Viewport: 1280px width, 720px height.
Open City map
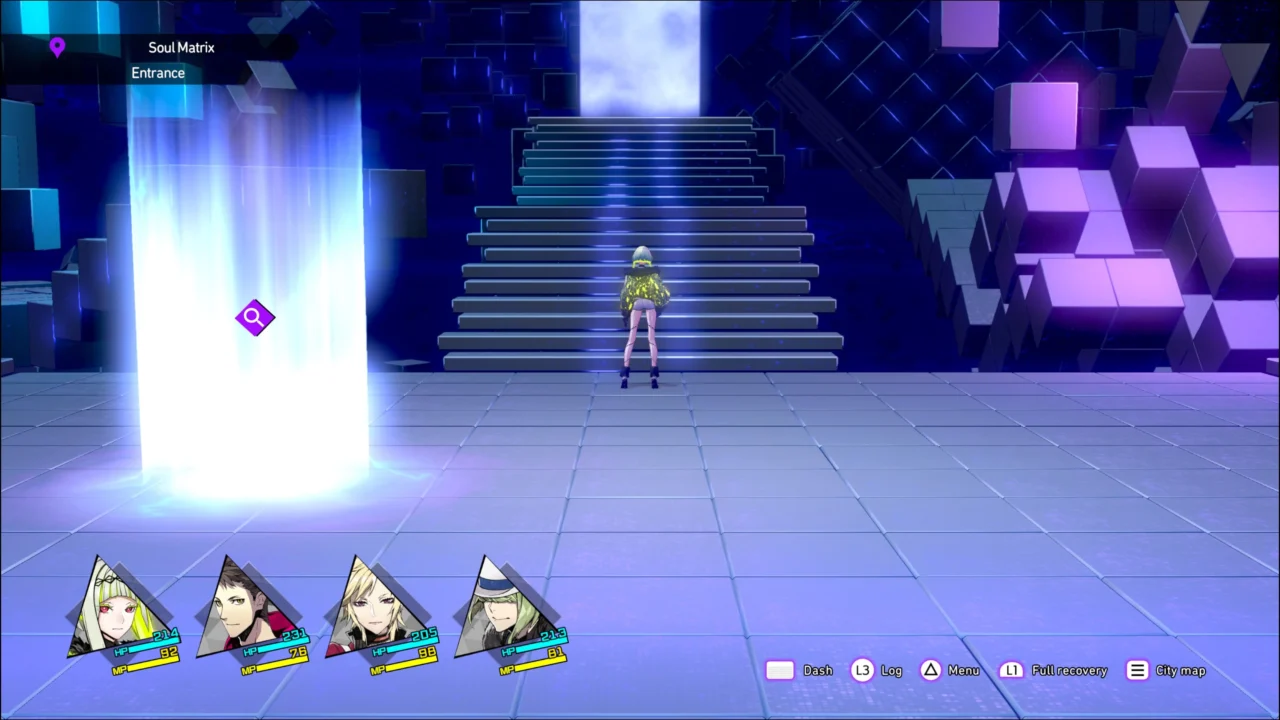coord(1180,670)
